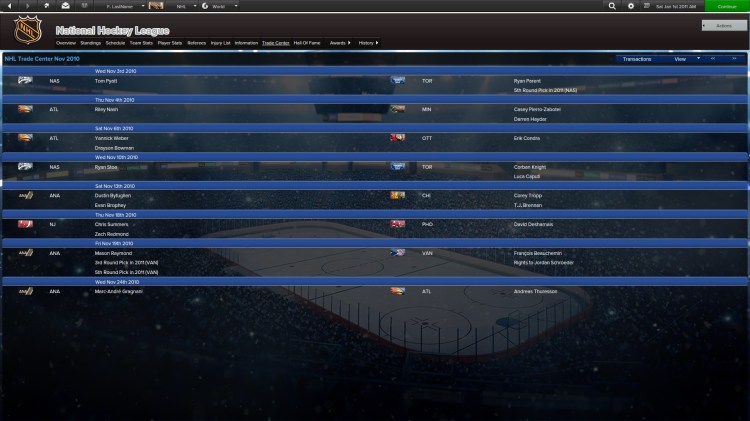750x421 pixels.
Task: Select player Tom Pyatt in trade list
Action: point(105,81)
